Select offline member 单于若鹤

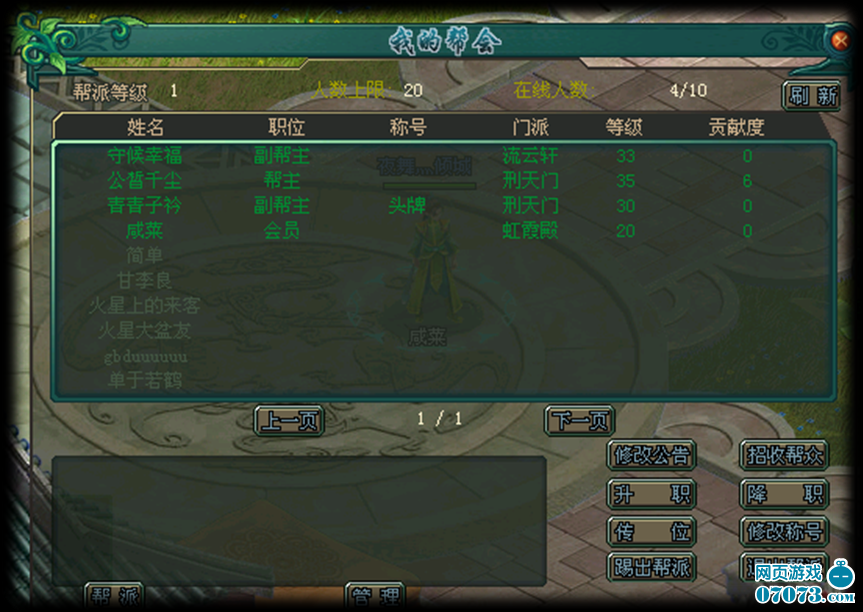[x=145, y=380]
